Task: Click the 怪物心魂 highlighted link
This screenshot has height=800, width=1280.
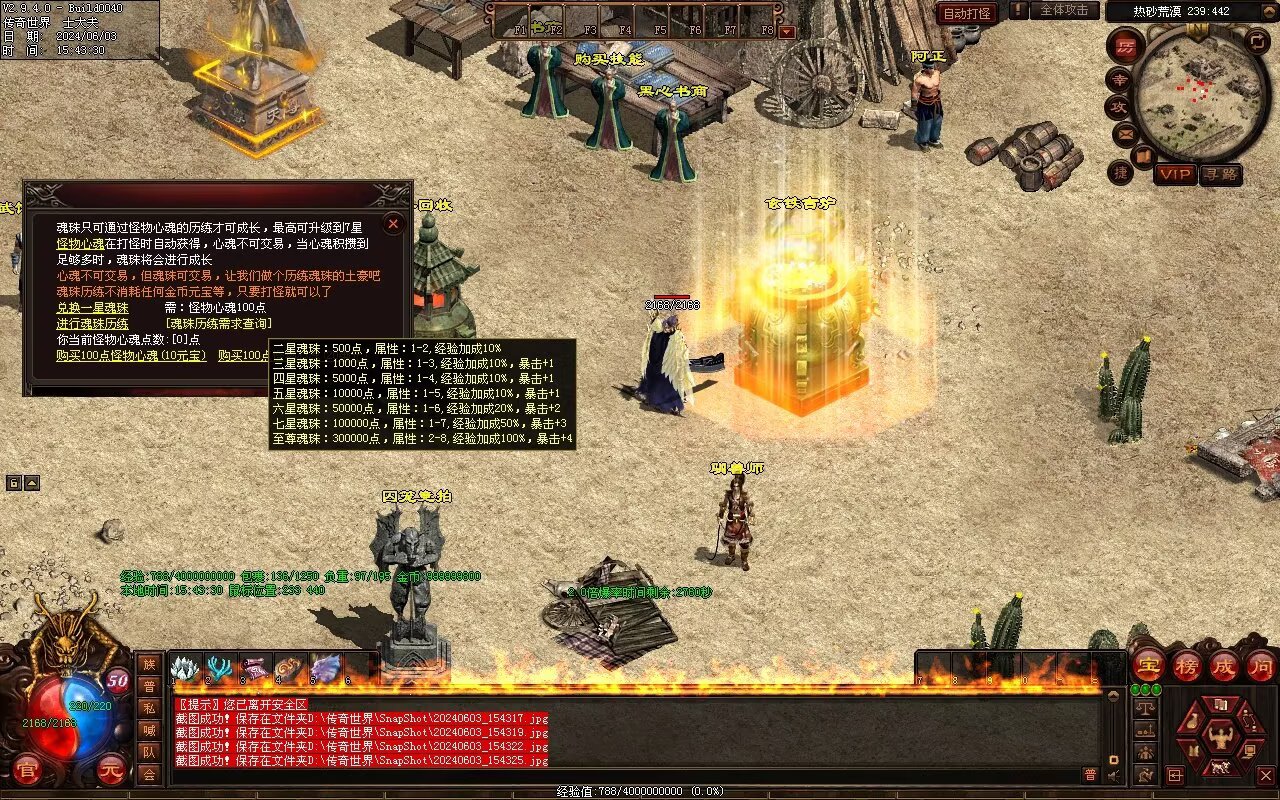Action: 80,244
